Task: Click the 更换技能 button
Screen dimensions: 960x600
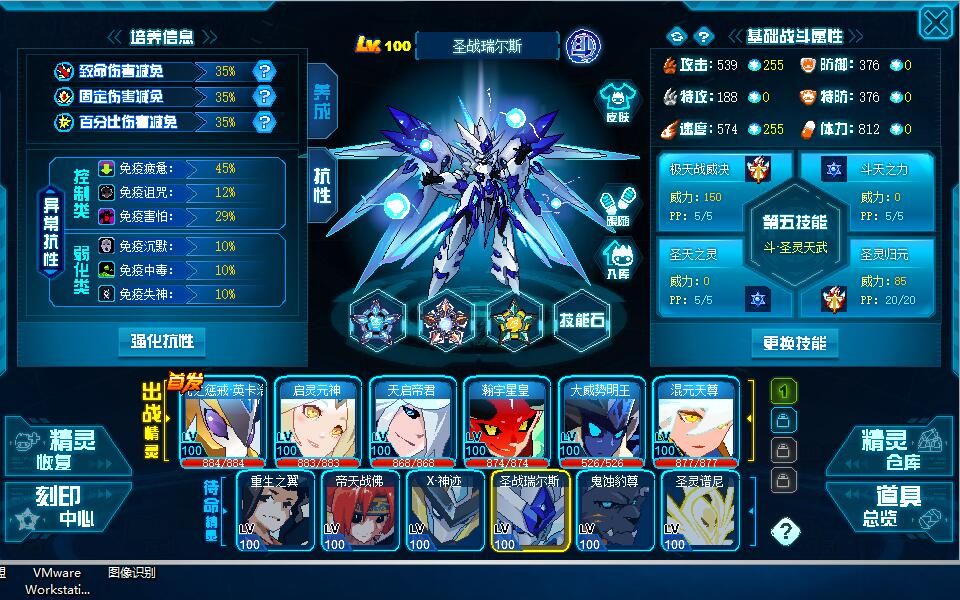Action: 794,343
